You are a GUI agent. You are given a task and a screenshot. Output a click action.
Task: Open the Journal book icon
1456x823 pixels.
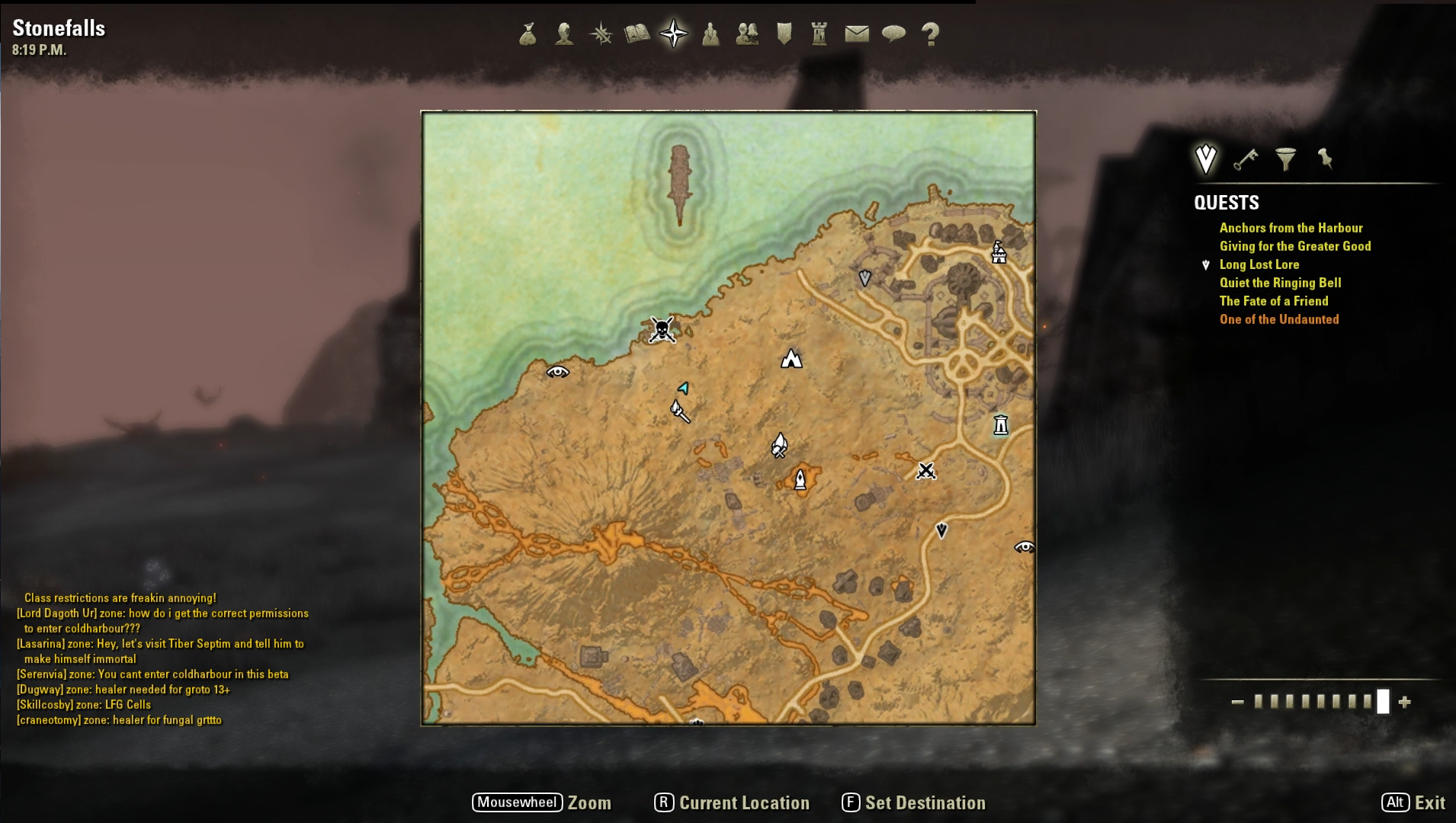point(638,33)
